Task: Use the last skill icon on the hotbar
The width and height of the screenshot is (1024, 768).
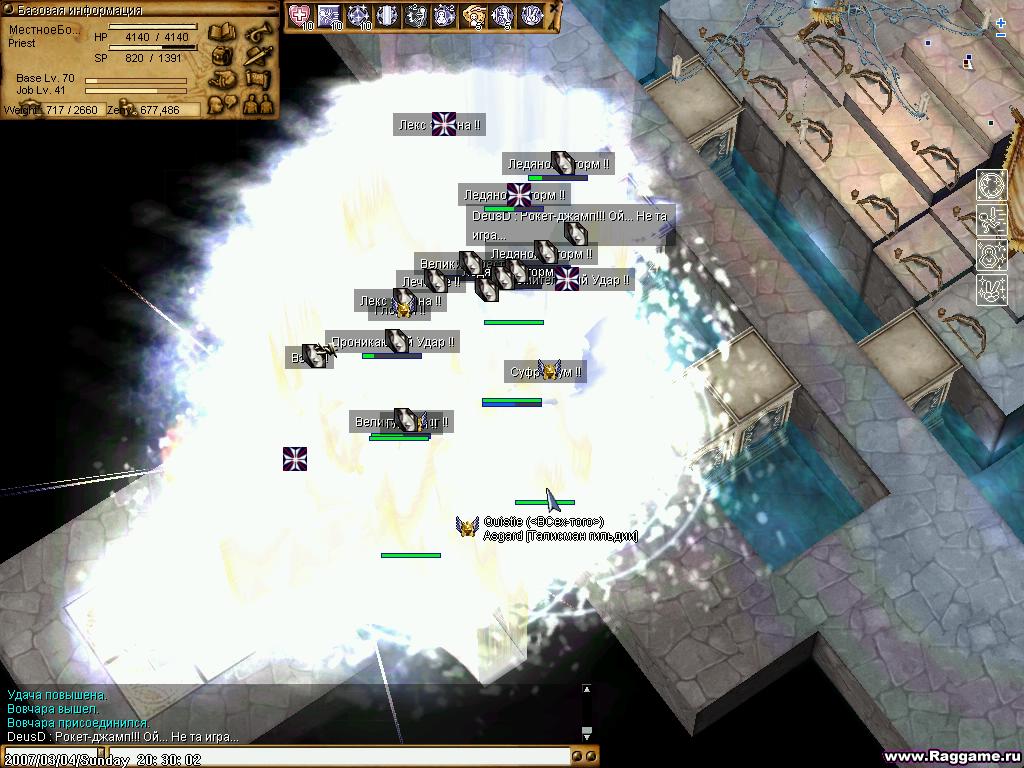Action: [533, 16]
